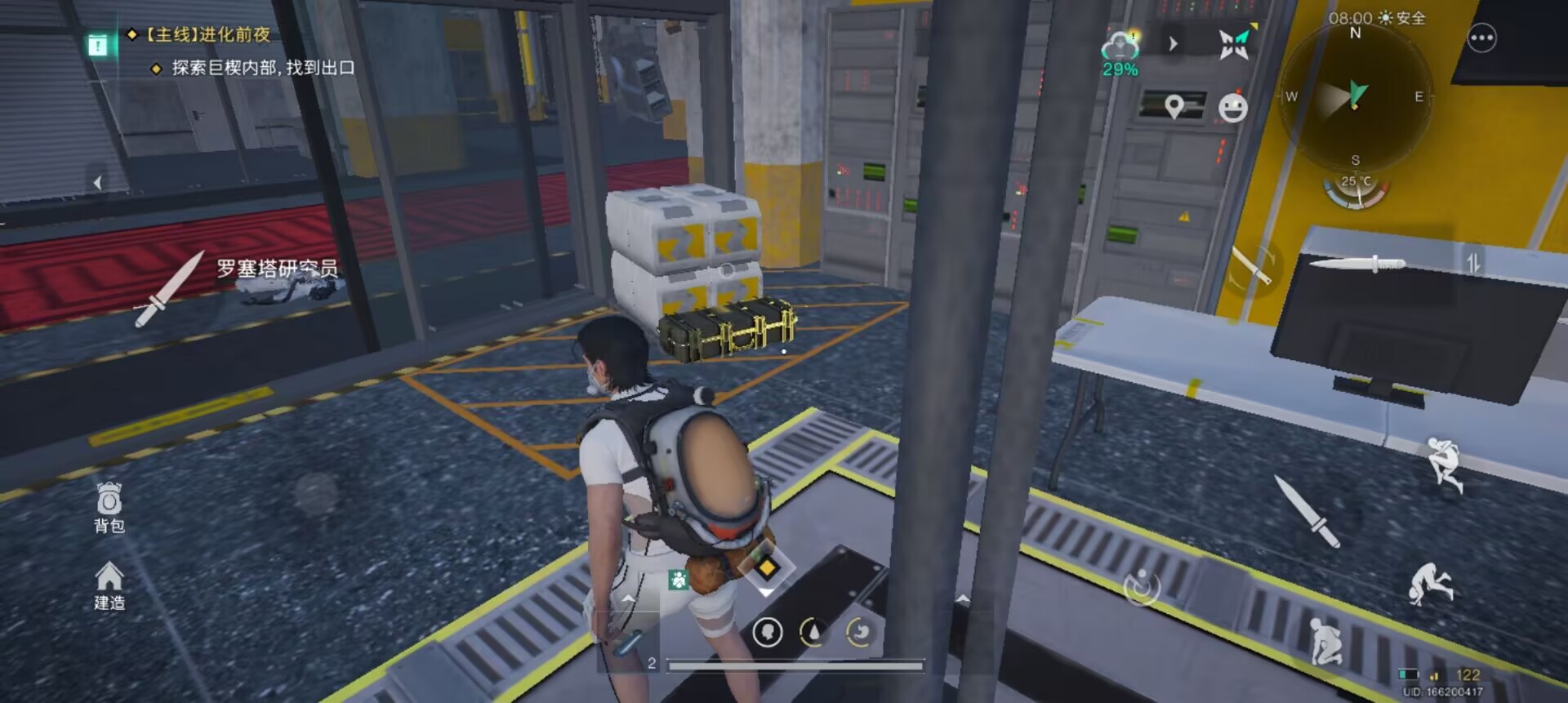This screenshot has width=1568, height=703.
Task: Open the 进化前夜 main quest tracker
Action: pos(208,34)
